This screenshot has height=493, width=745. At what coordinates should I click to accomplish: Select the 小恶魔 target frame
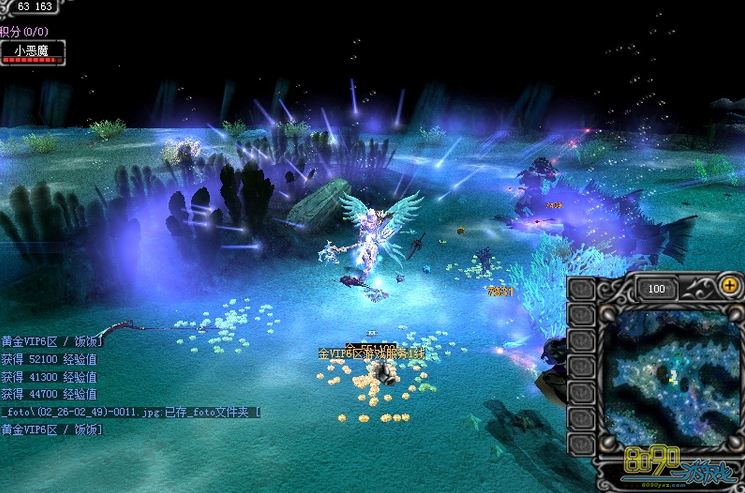(32, 51)
